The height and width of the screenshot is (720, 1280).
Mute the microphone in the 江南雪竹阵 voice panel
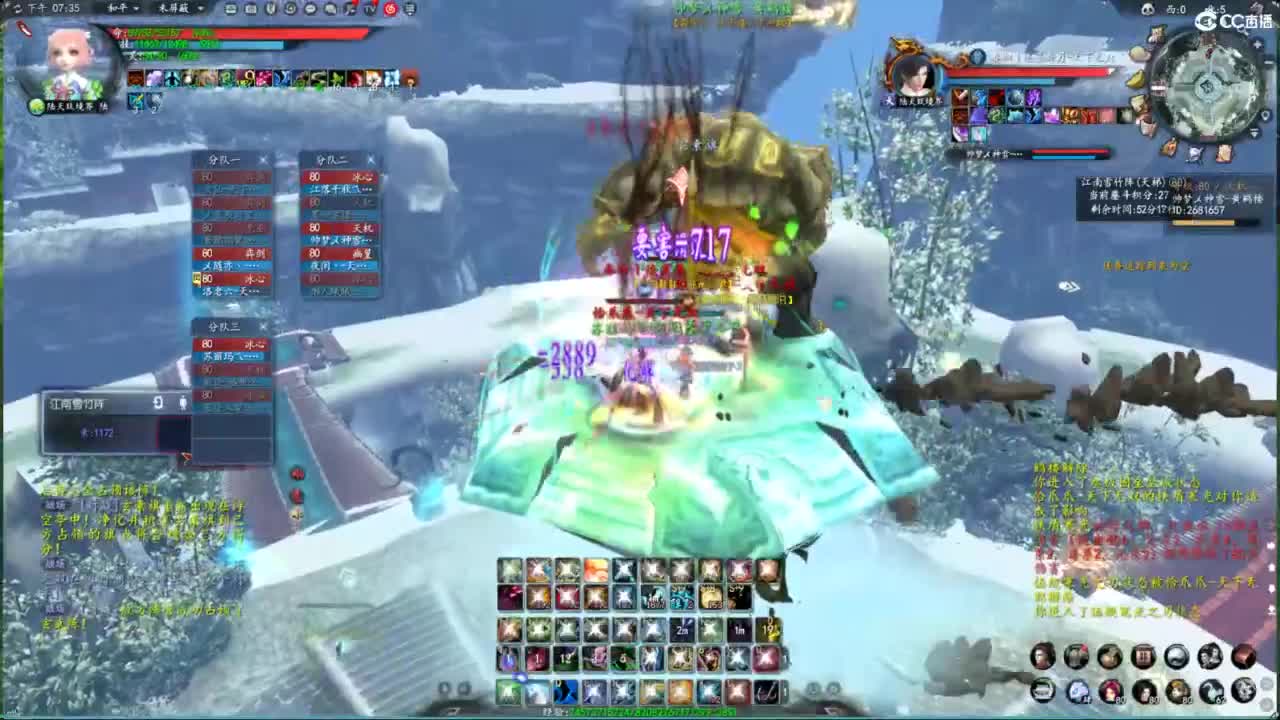[184, 403]
